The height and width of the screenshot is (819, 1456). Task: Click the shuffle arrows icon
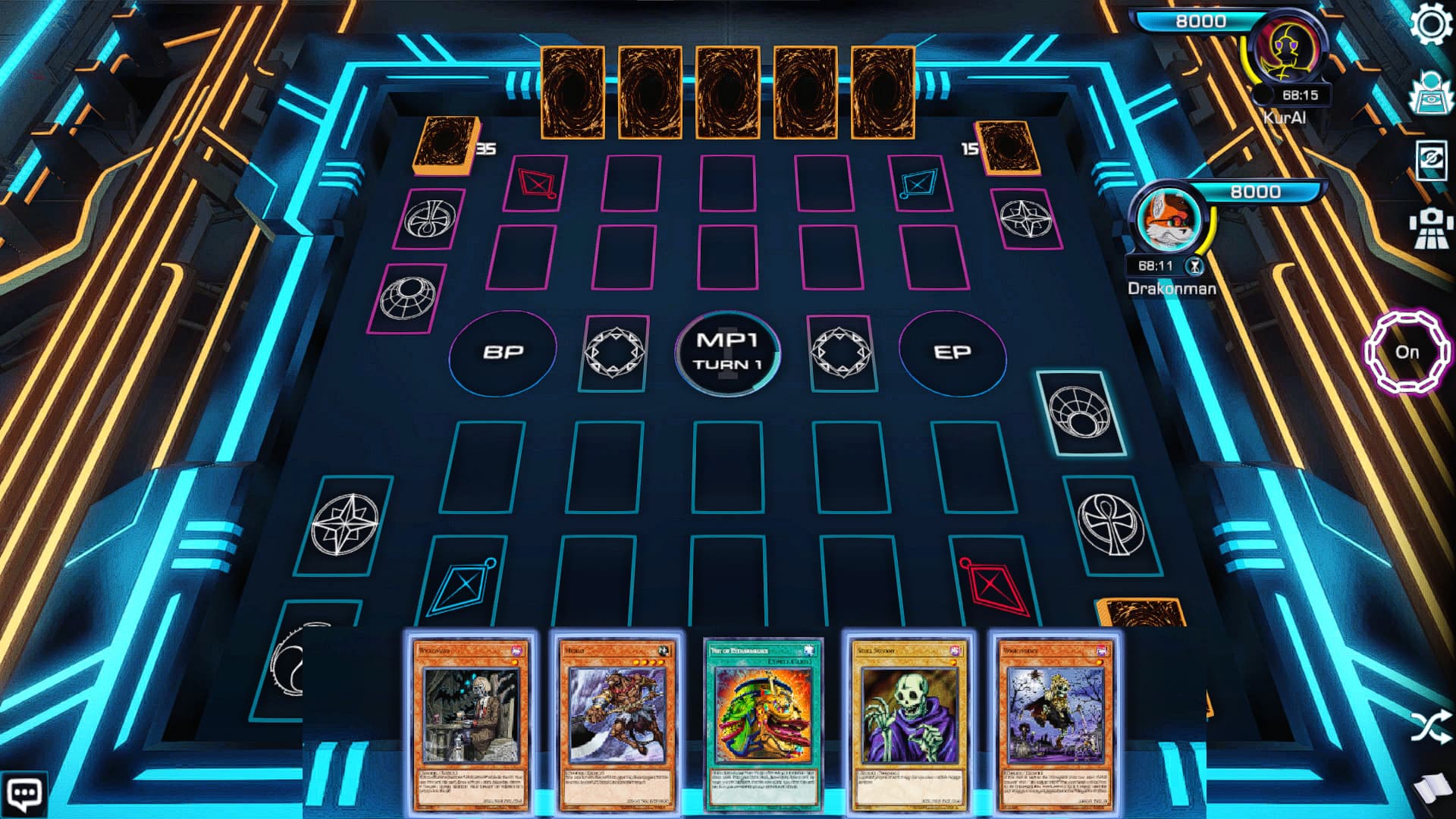pyautogui.click(x=1431, y=726)
